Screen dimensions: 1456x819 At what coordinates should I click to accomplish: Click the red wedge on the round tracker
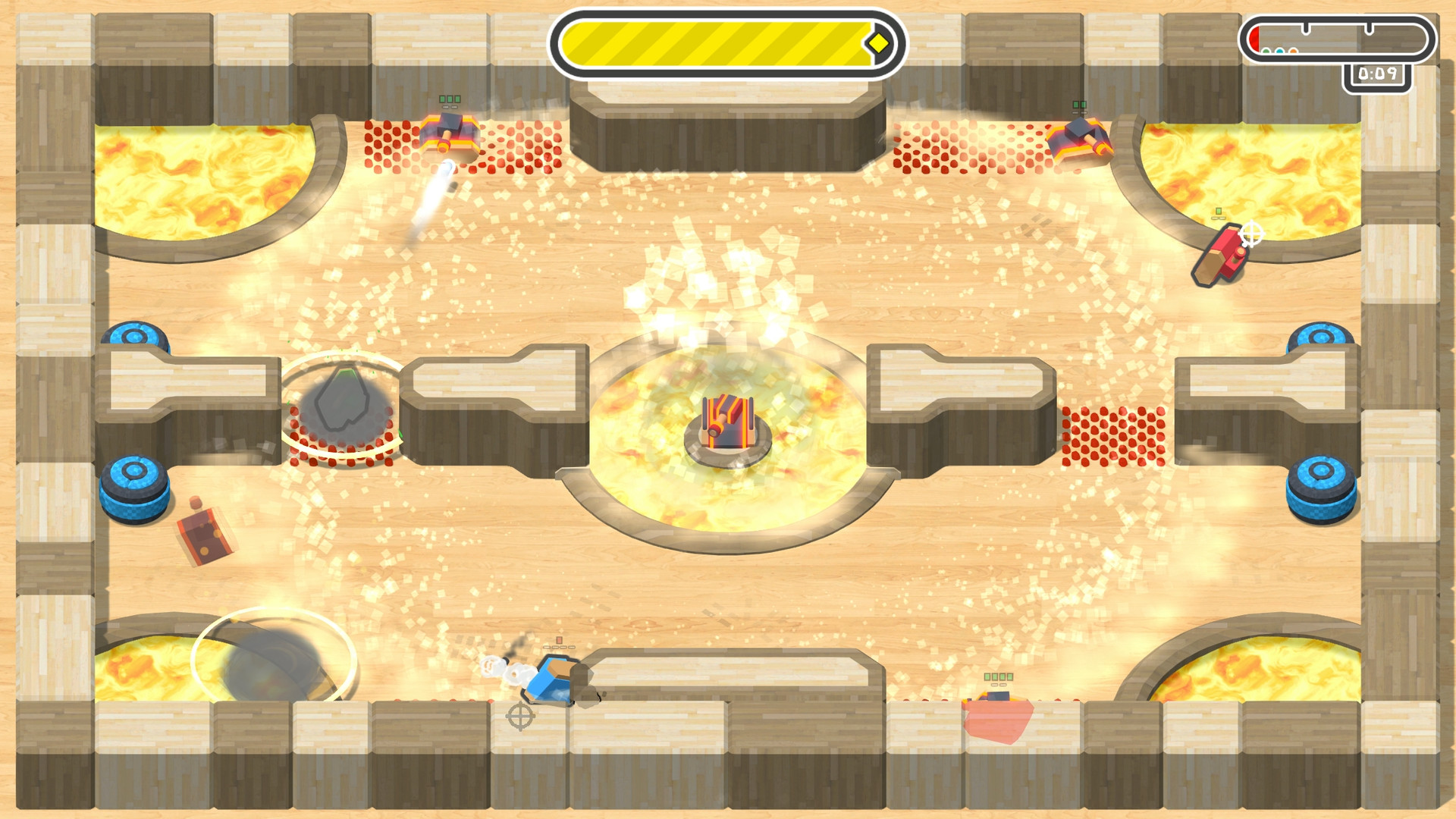tap(1254, 39)
